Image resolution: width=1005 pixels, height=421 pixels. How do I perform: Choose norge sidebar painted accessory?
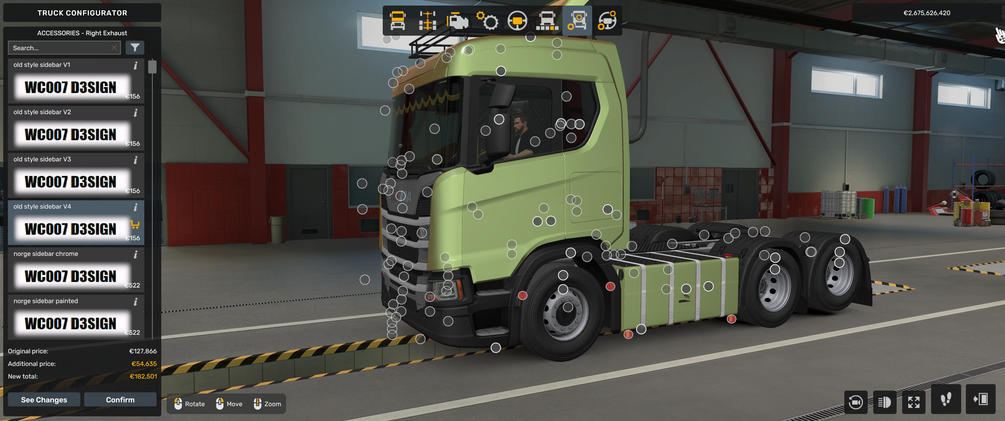coord(70,322)
